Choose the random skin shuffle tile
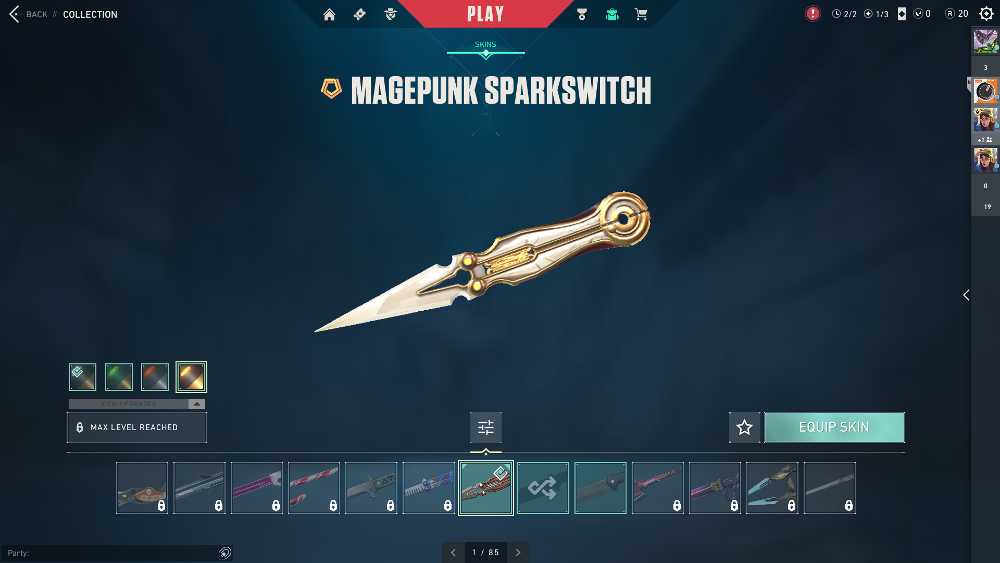1000x563 pixels. (x=543, y=487)
